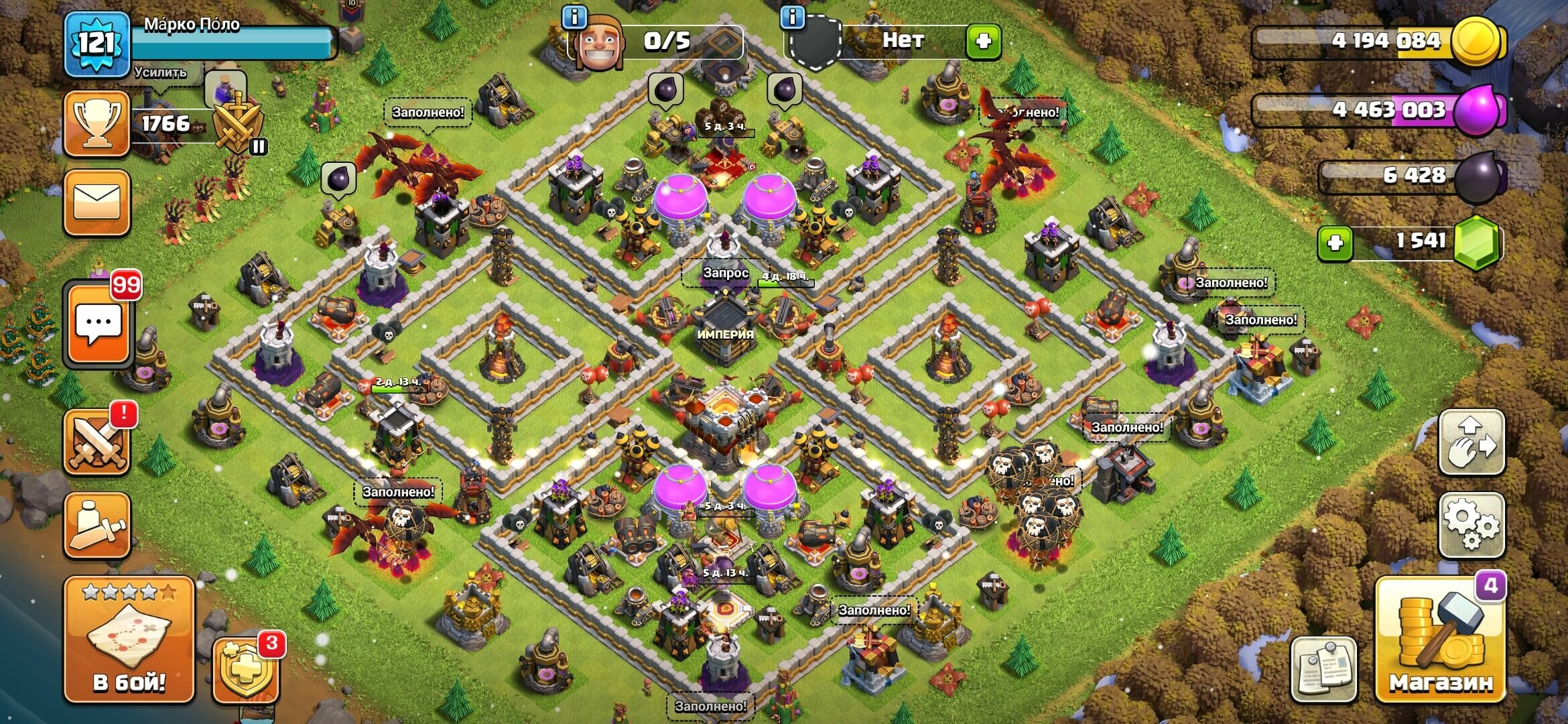
Task: Open the mailbox envelope button
Action: [97, 202]
